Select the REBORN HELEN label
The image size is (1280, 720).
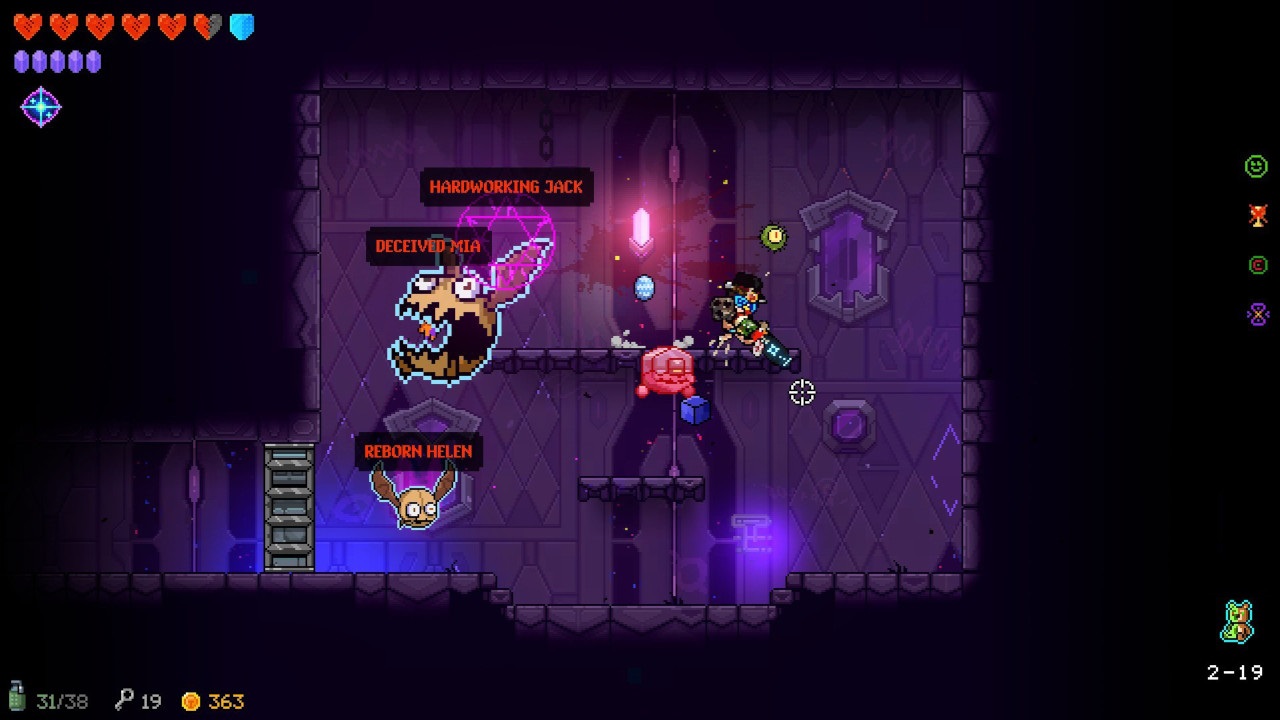coord(420,451)
